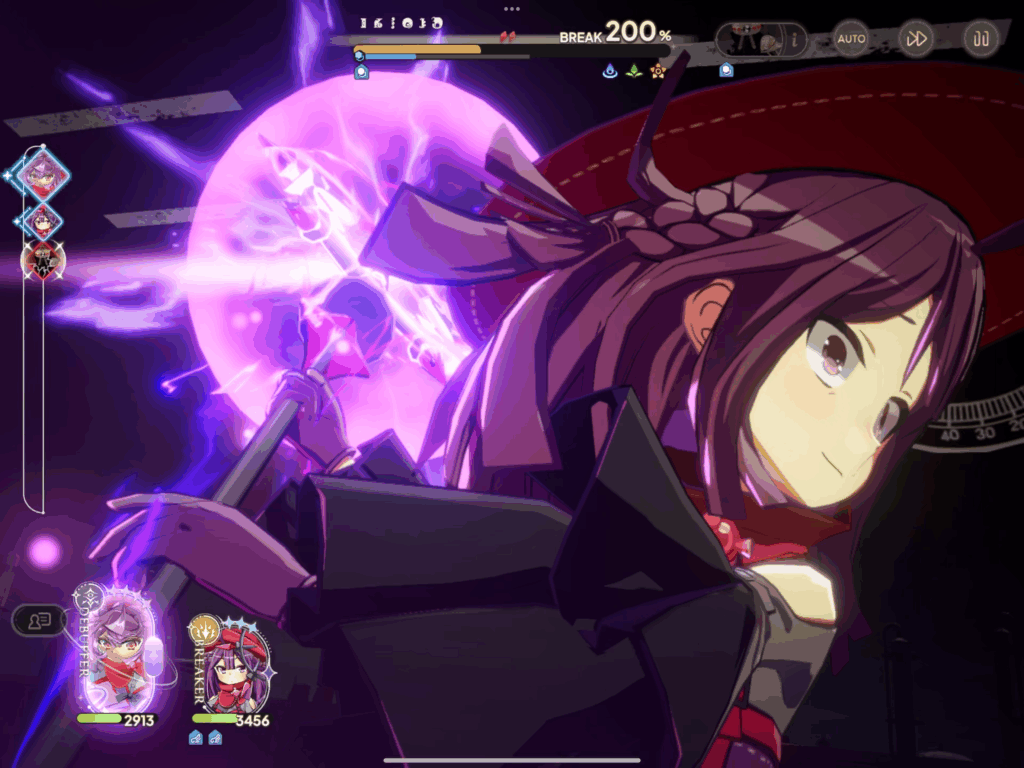Open the character details card button

coord(39,620)
